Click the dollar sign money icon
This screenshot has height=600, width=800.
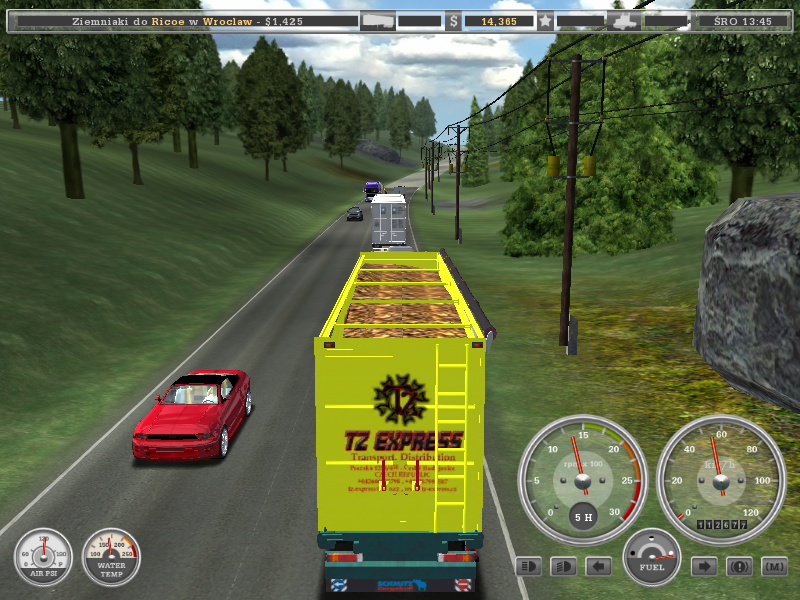[x=454, y=20]
